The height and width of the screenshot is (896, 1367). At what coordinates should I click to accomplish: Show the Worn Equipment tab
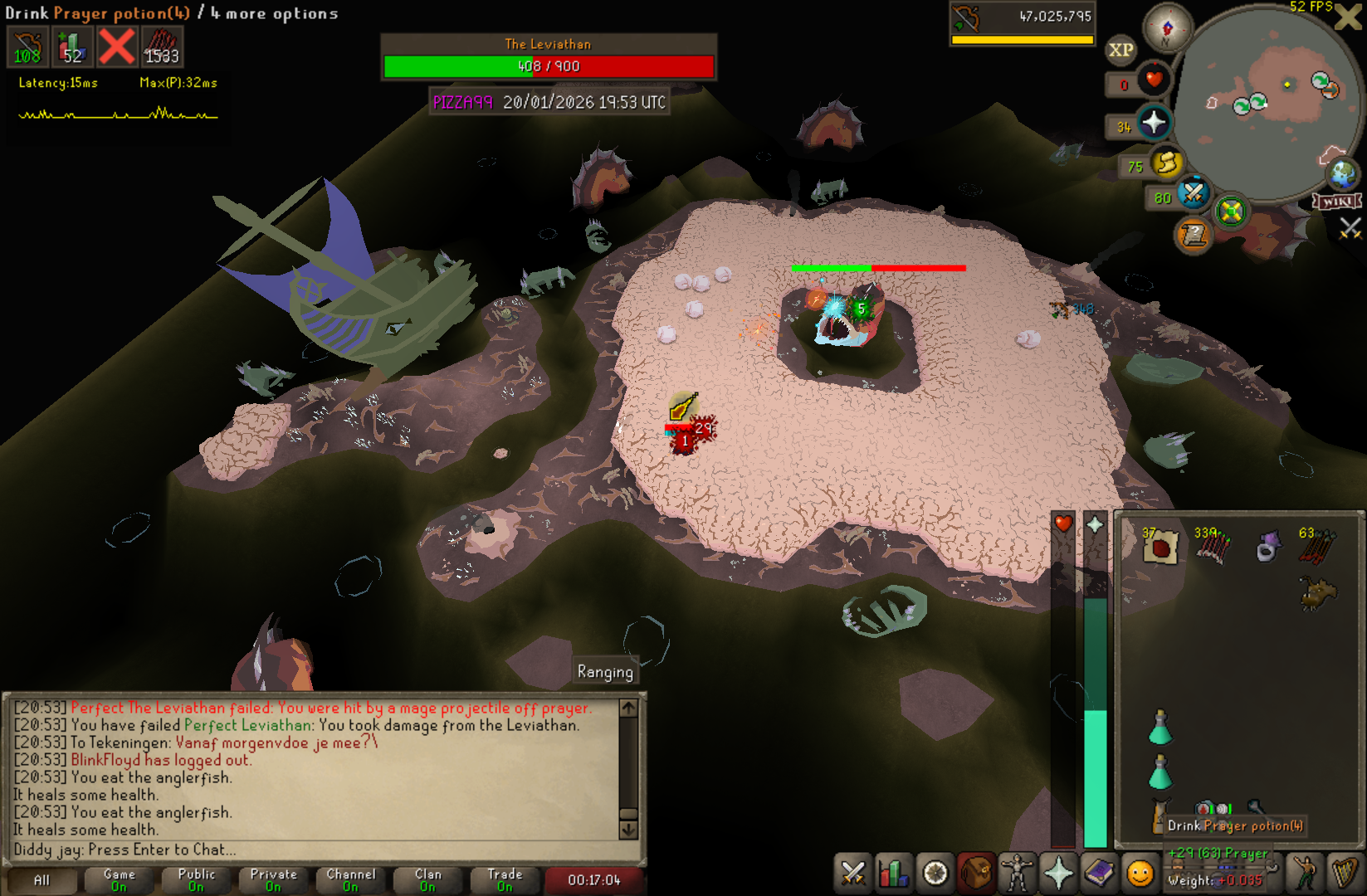click(1018, 874)
